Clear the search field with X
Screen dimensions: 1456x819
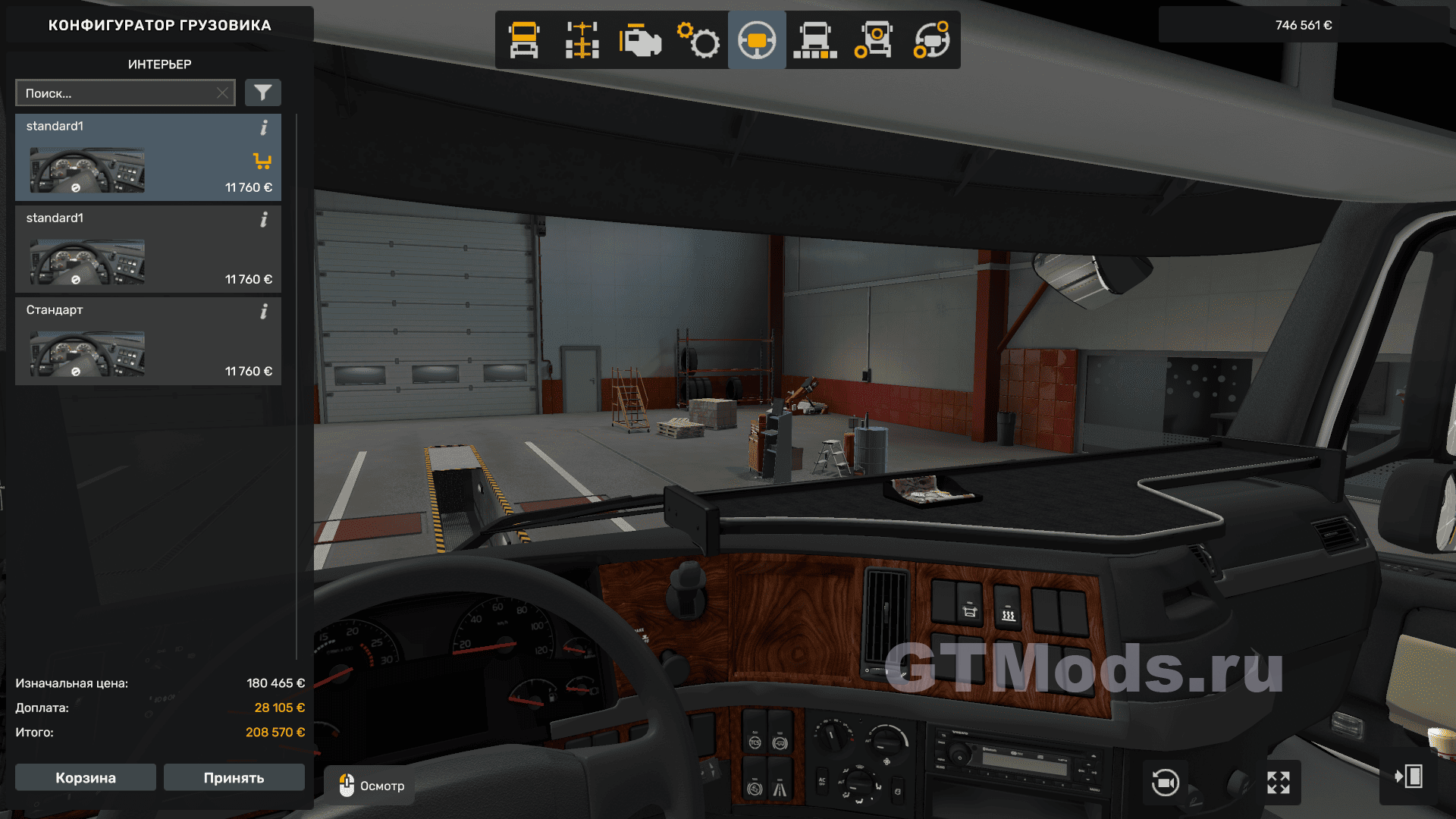pos(222,93)
